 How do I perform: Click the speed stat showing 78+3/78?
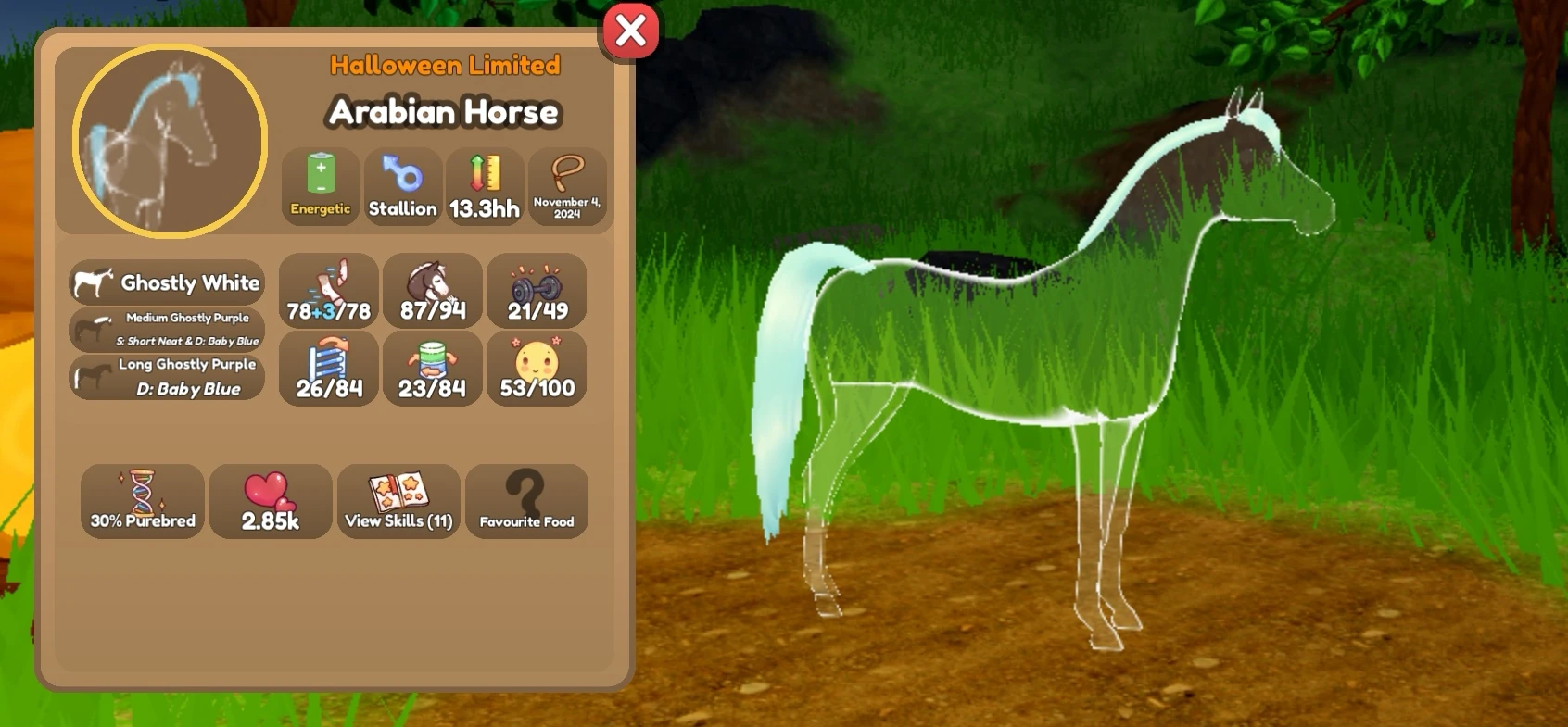pos(328,292)
